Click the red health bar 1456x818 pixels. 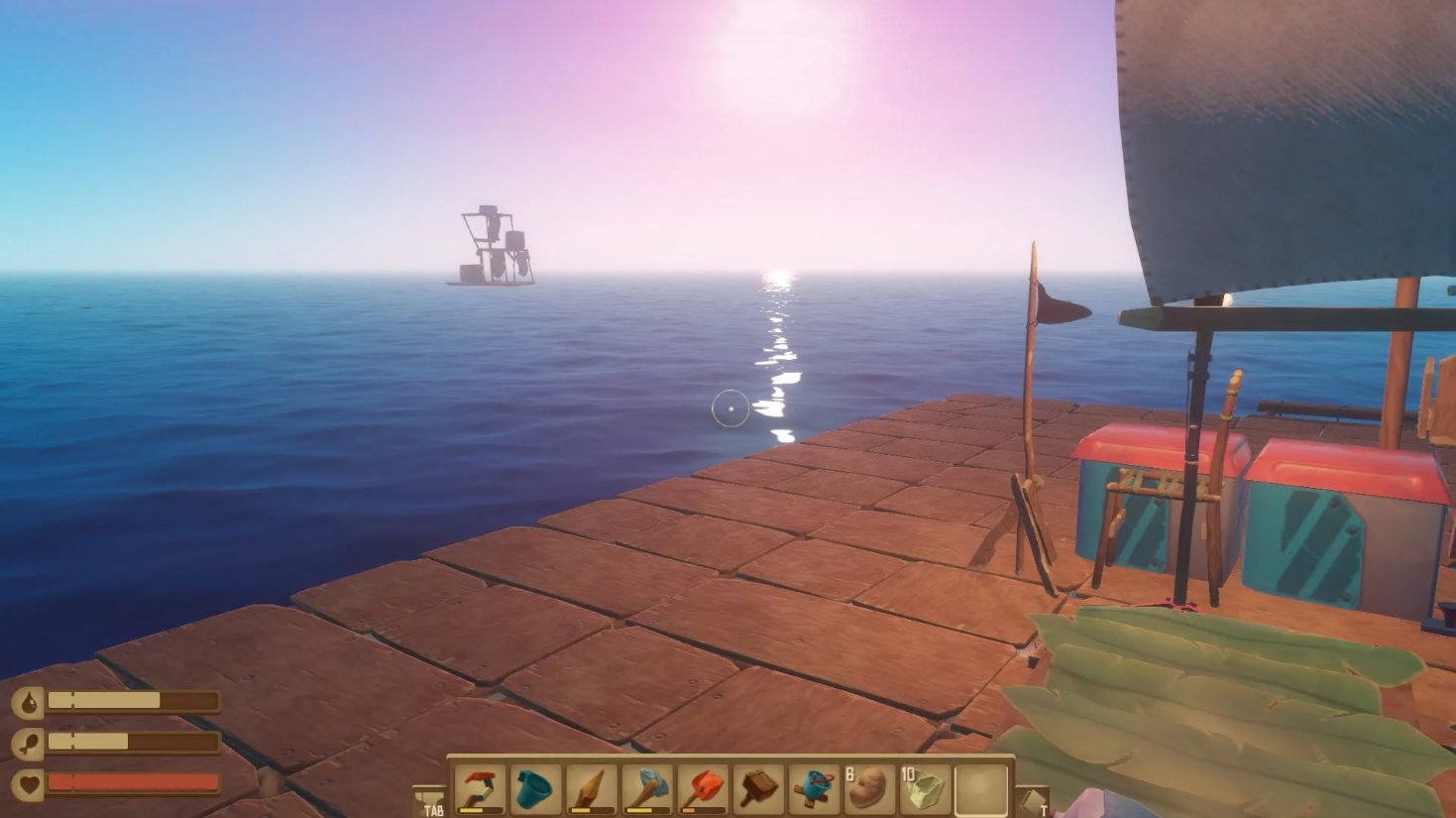pyautogui.click(x=132, y=782)
